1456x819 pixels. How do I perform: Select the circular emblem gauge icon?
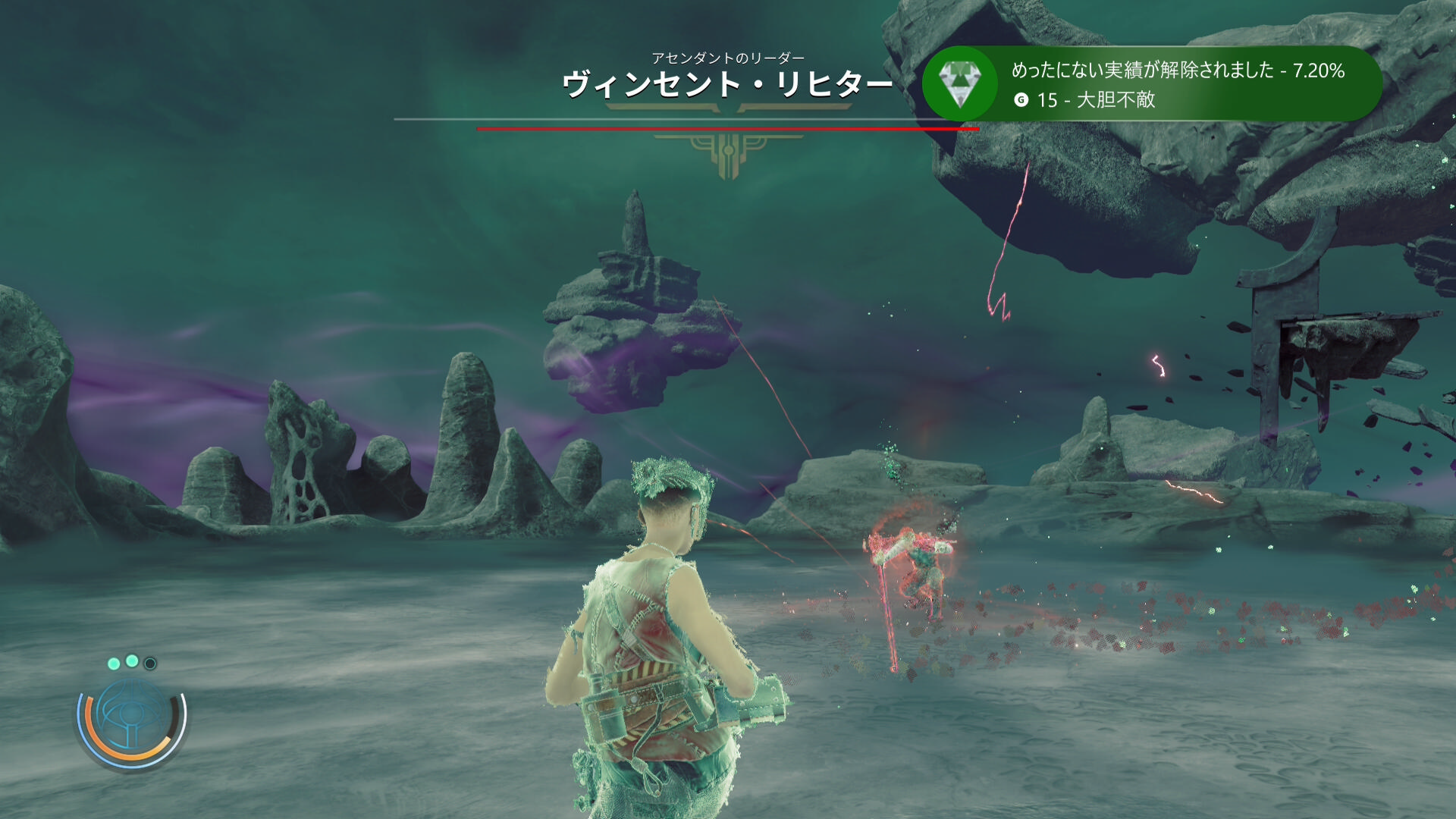pos(131,717)
